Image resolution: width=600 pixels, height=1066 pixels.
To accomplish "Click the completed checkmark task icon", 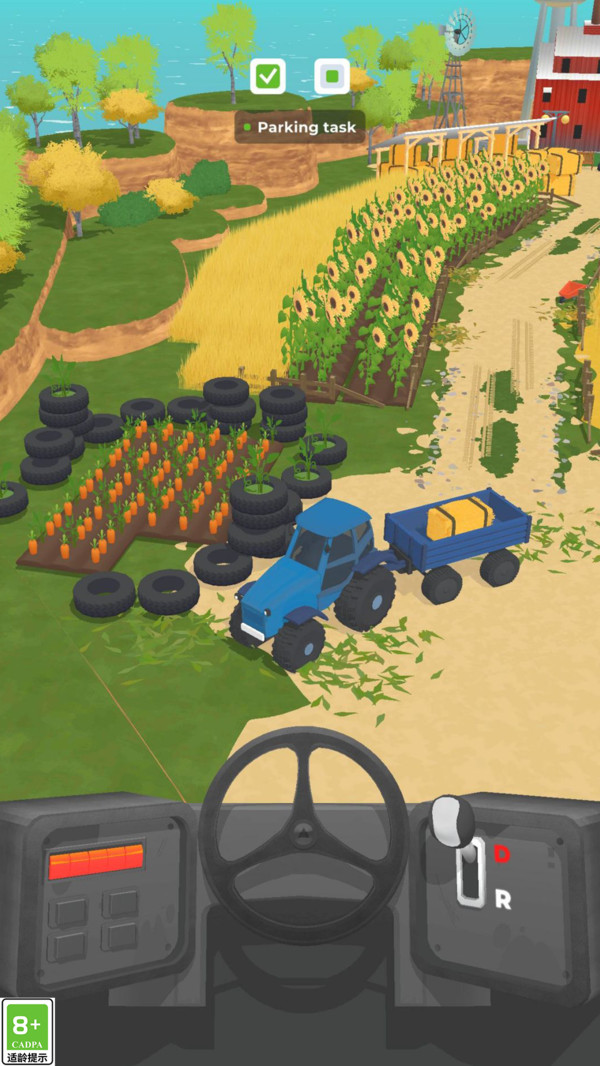I will click(268, 76).
